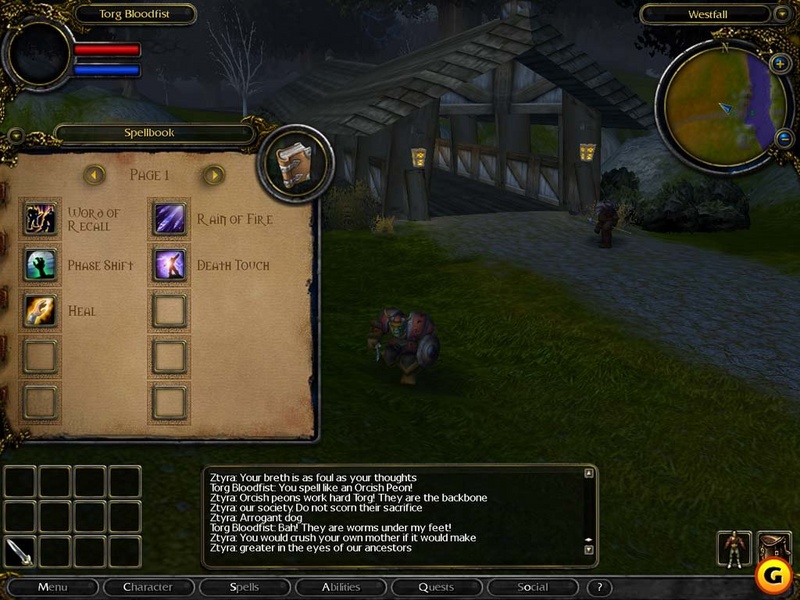Zoom out the minimap with minus button
This screenshot has width=800, height=600.
click(784, 138)
